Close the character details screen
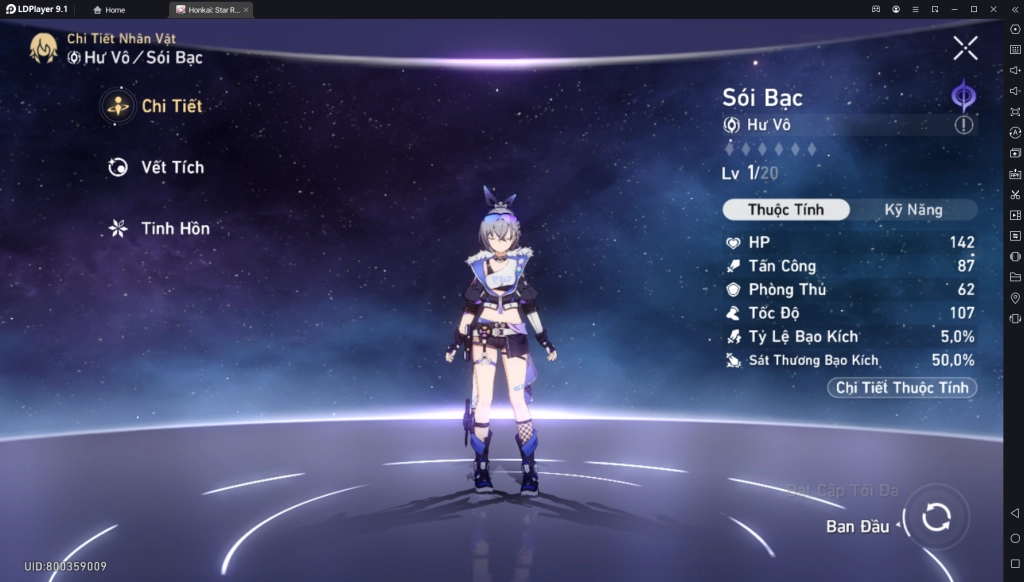The image size is (1024, 582). [x=965, y=47]
